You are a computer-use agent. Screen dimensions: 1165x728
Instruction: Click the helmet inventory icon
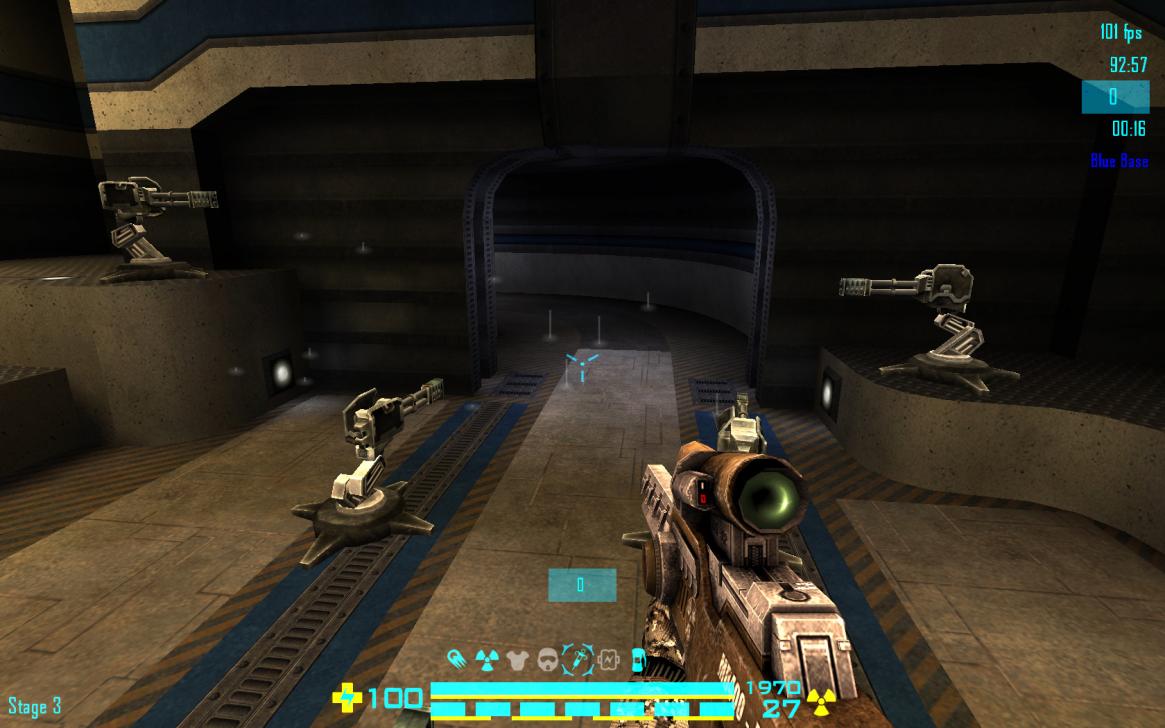point(548,659)
